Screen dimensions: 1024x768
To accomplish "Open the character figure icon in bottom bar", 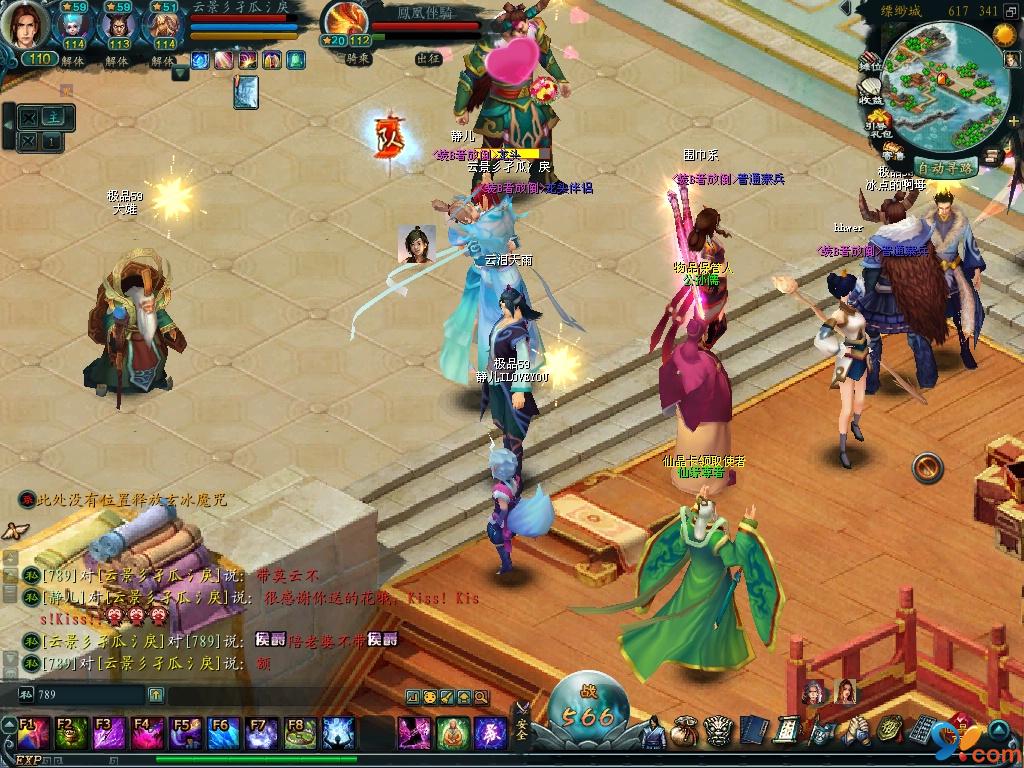I will 652,732.
